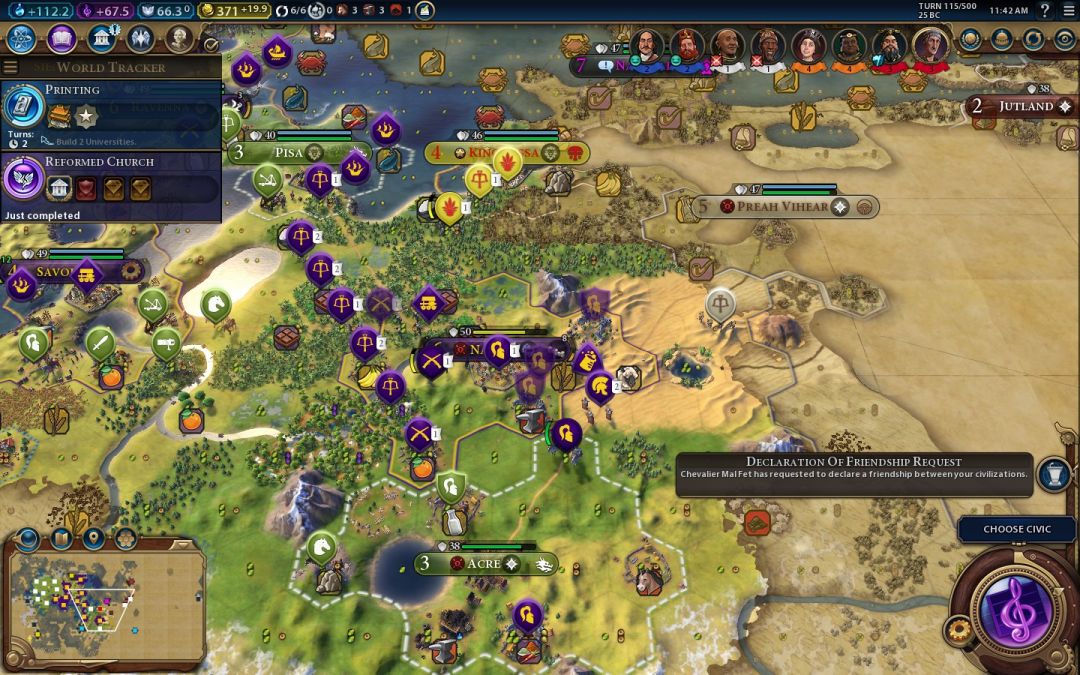Image resolution: width=1080 pixels, height=675 pixels.
Task: Open the main game menu
Action: pyautogui.click(x=1067, y=10)
